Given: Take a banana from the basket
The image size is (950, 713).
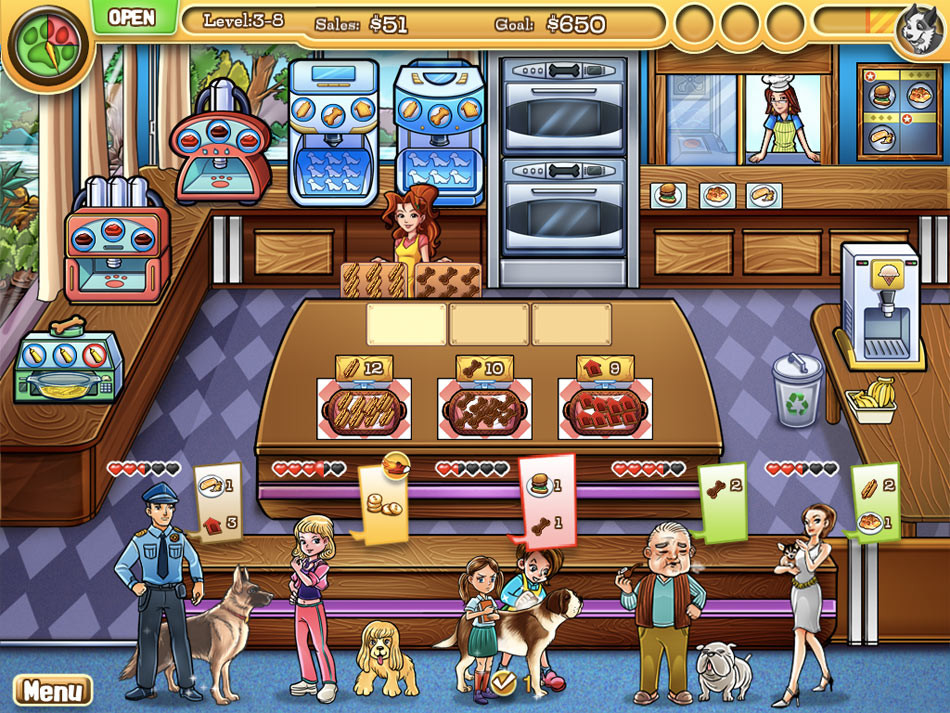Looking at the screenshot, I should pos(870,396).
